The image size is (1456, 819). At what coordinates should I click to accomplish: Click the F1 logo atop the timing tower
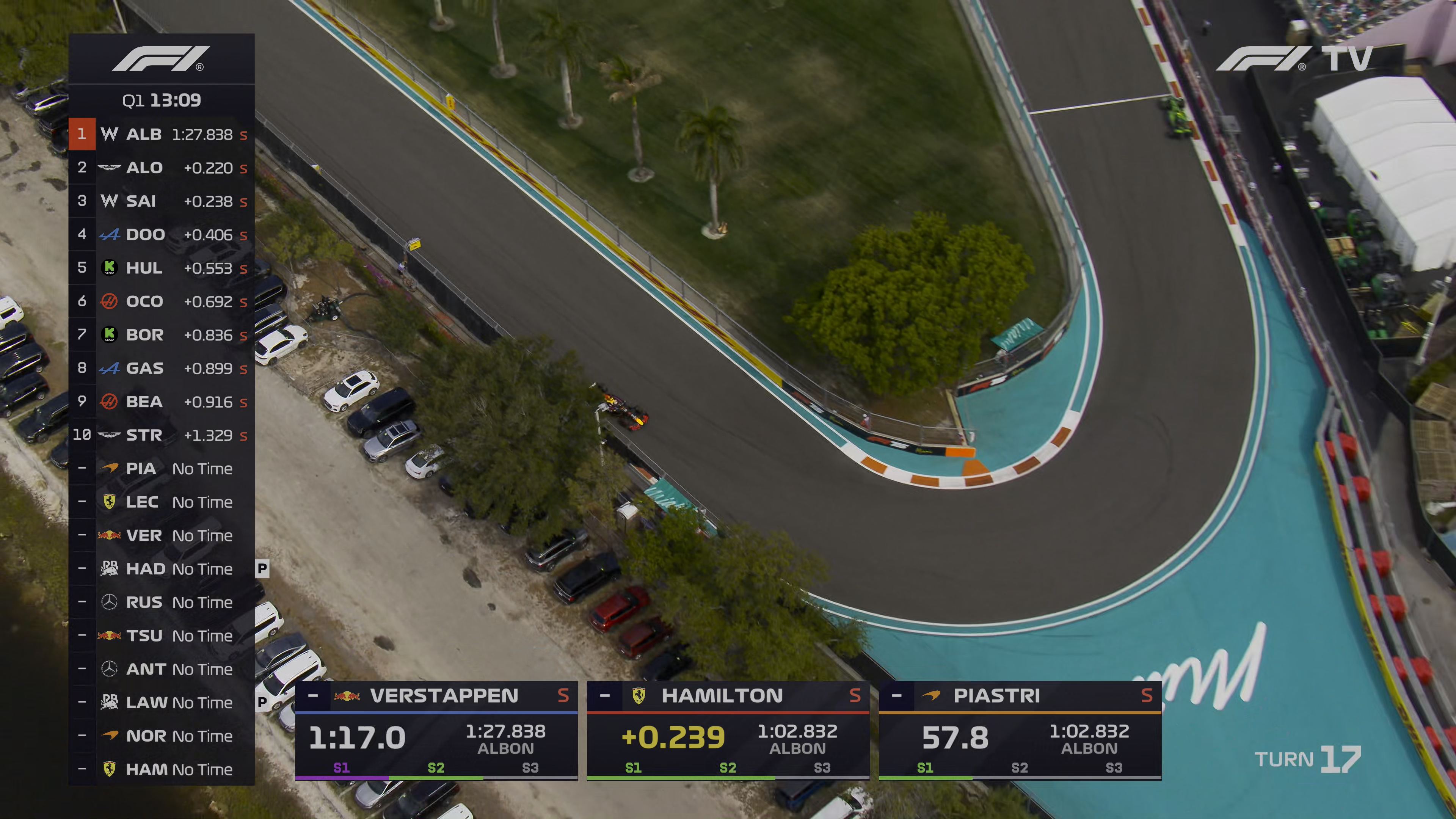coord(161,59)
